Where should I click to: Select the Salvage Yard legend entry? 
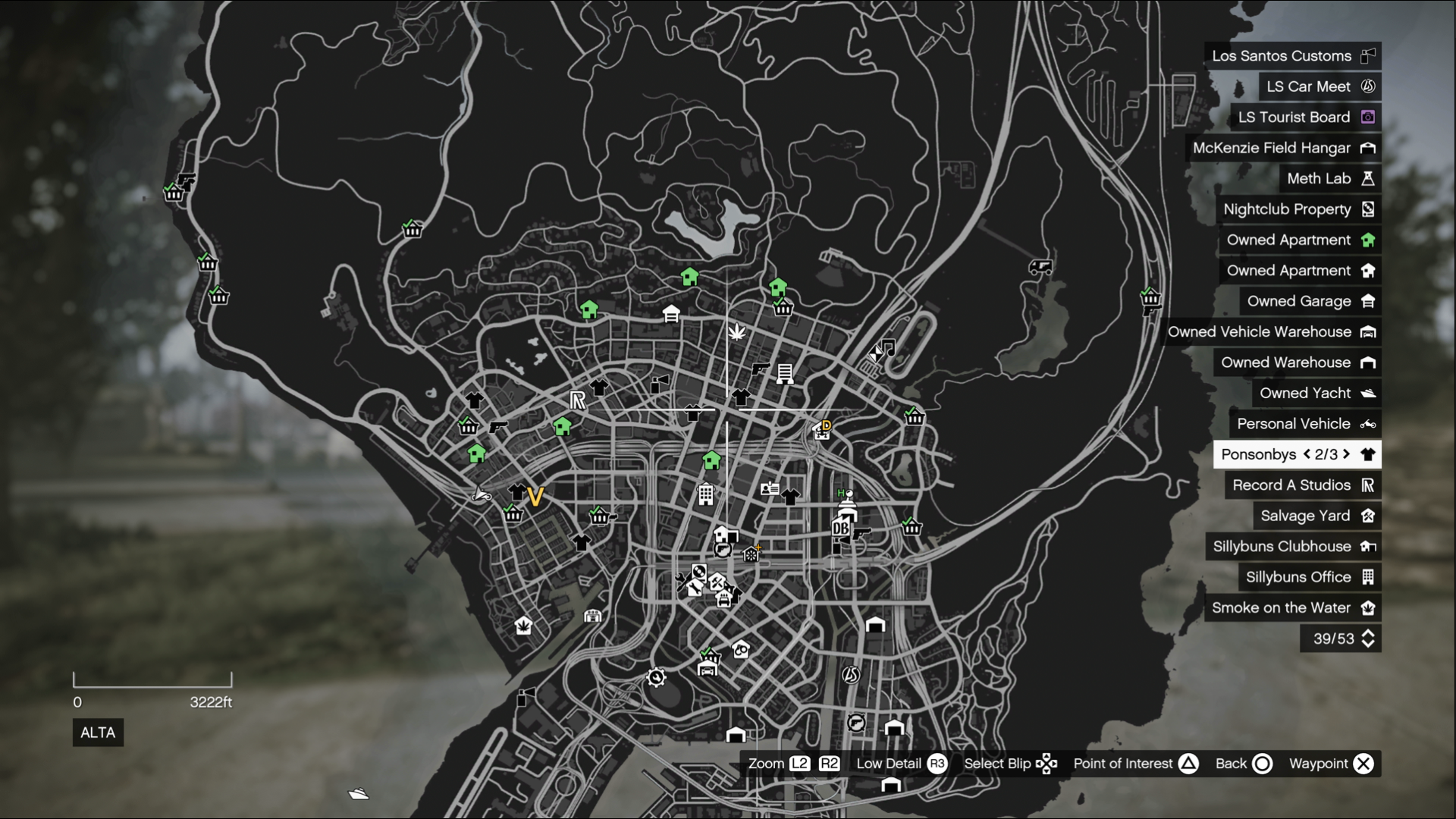tap(1316, 516)
